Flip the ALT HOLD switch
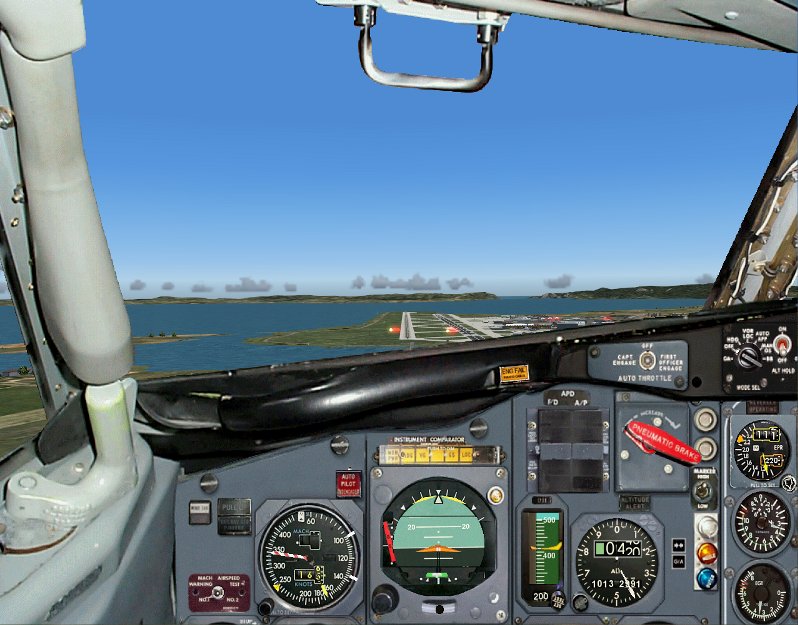Image resolution: width=798 pixels, height=625 pixels. (x=781, y=347)
